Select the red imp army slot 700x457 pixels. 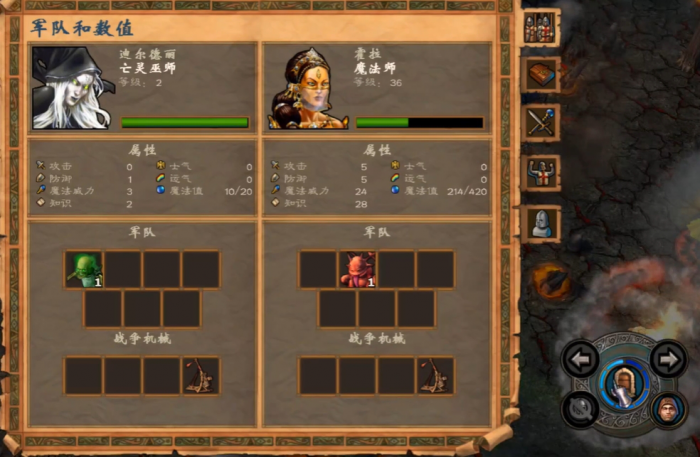pos(357,269)
